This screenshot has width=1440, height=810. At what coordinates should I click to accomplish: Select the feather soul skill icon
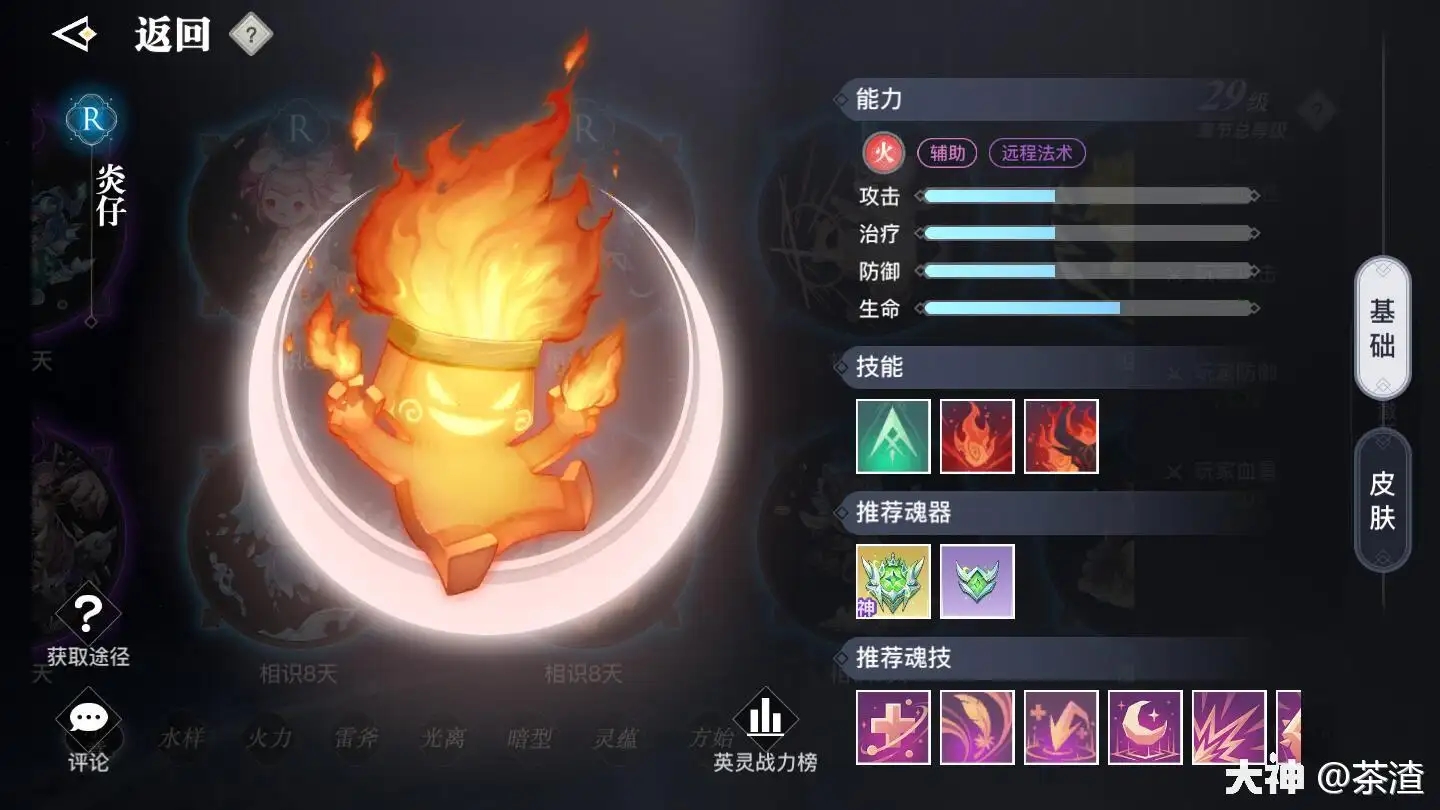pos(977,727)
